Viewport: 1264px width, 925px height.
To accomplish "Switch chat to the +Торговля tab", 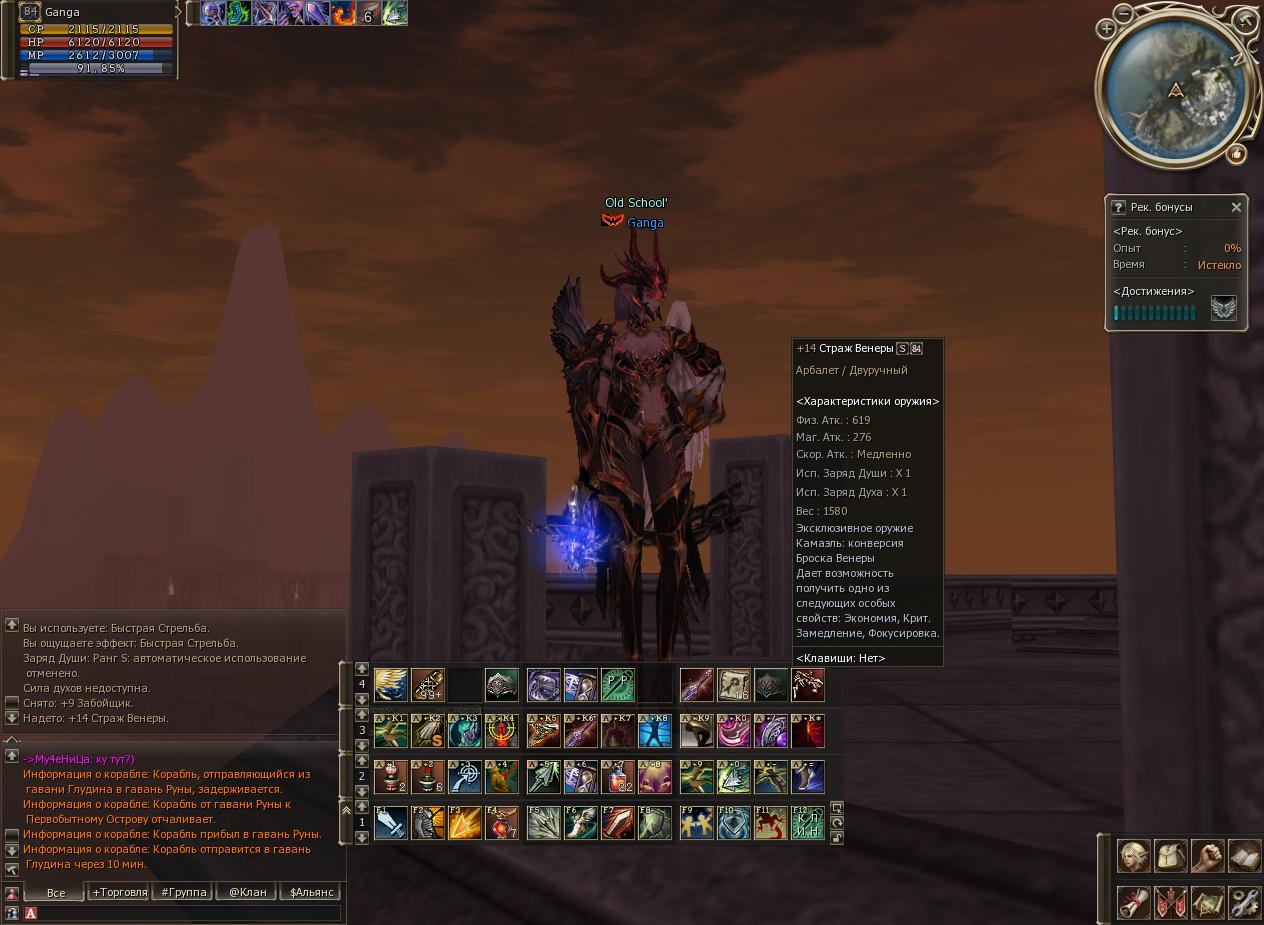I will [120, 892].
